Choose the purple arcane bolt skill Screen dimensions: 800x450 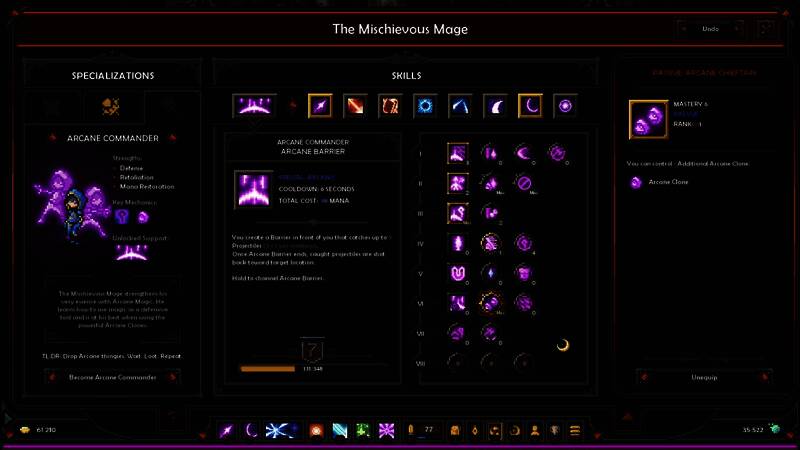[x=320, y=105]
